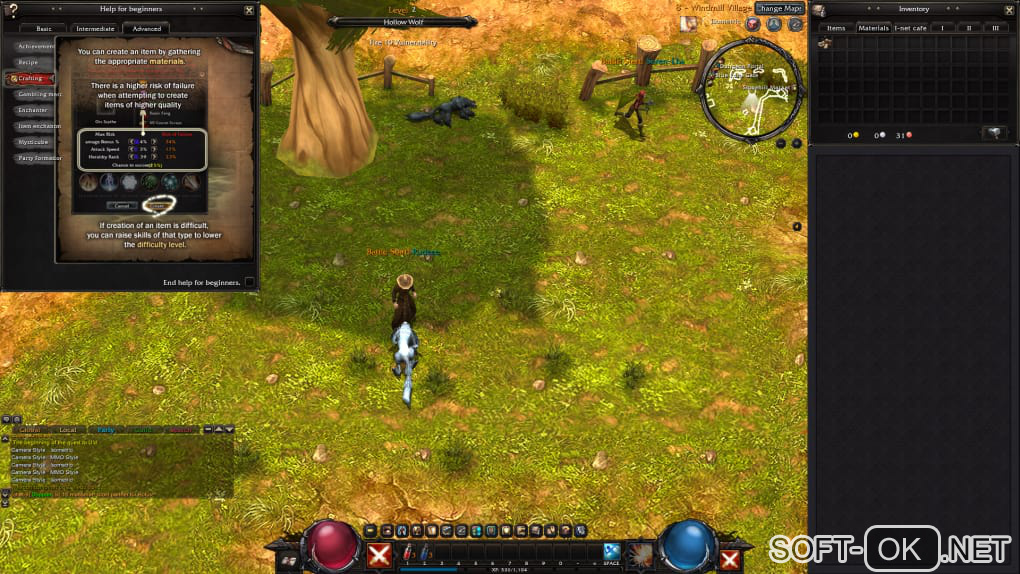Screen dimensions: 1020x574
Task: Click the hammer button in the inventory
Action: pyautogui.click(x=994, y=133)
